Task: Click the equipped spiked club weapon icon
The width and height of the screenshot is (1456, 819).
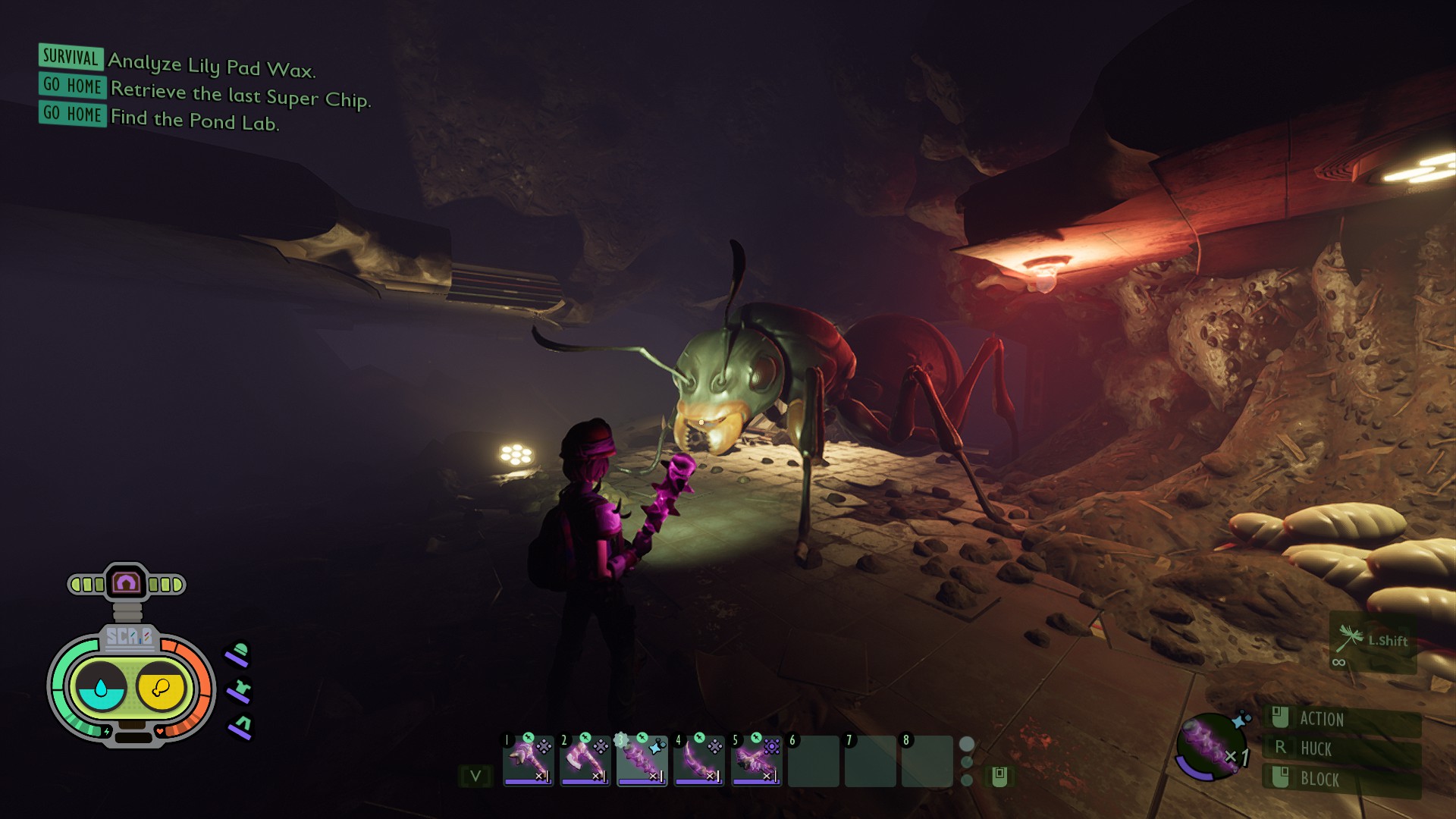Action: click(1209, 745)
